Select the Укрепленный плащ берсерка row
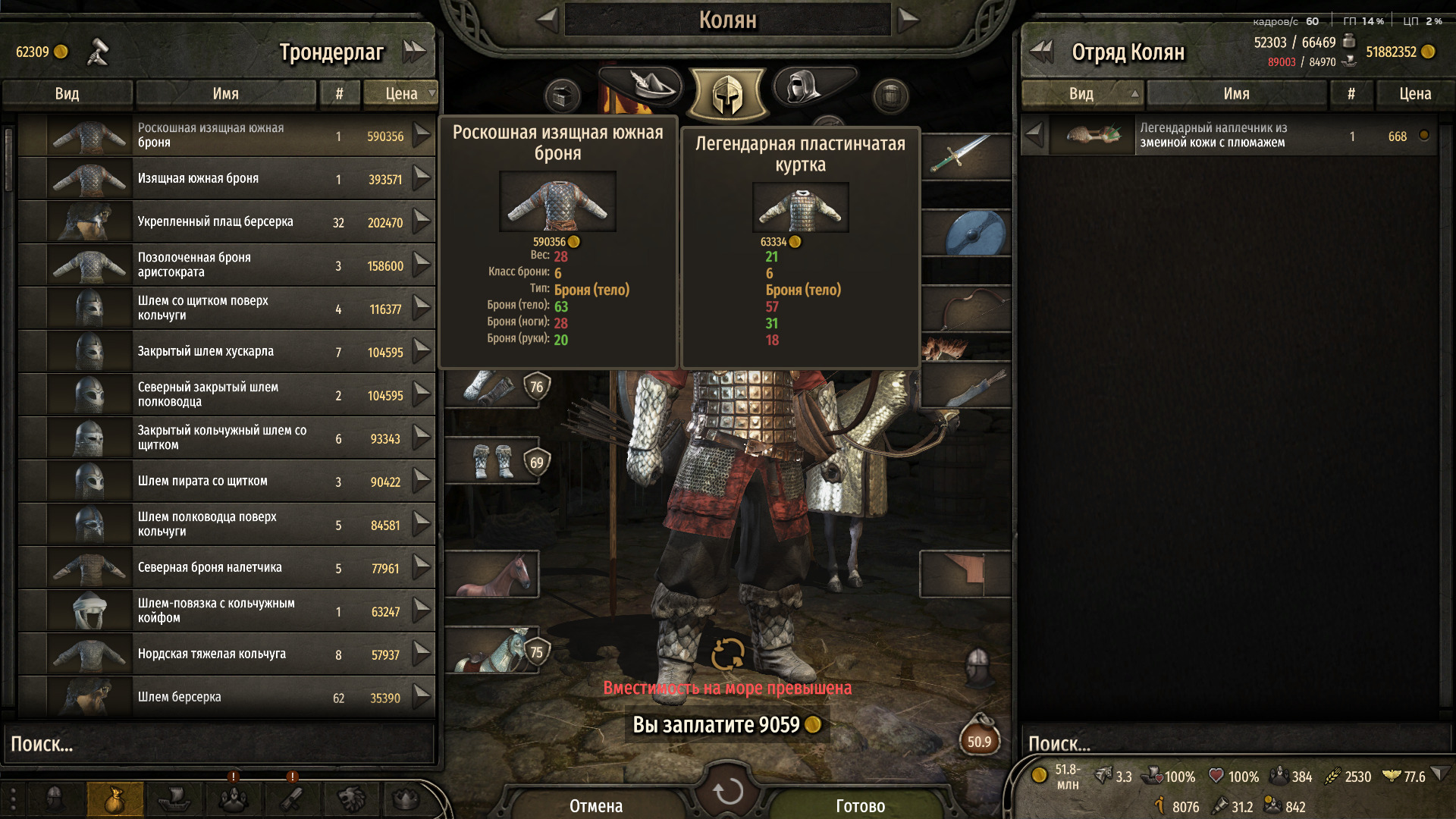This screenshot has width=1456, height=819. (x=226, y=222)
